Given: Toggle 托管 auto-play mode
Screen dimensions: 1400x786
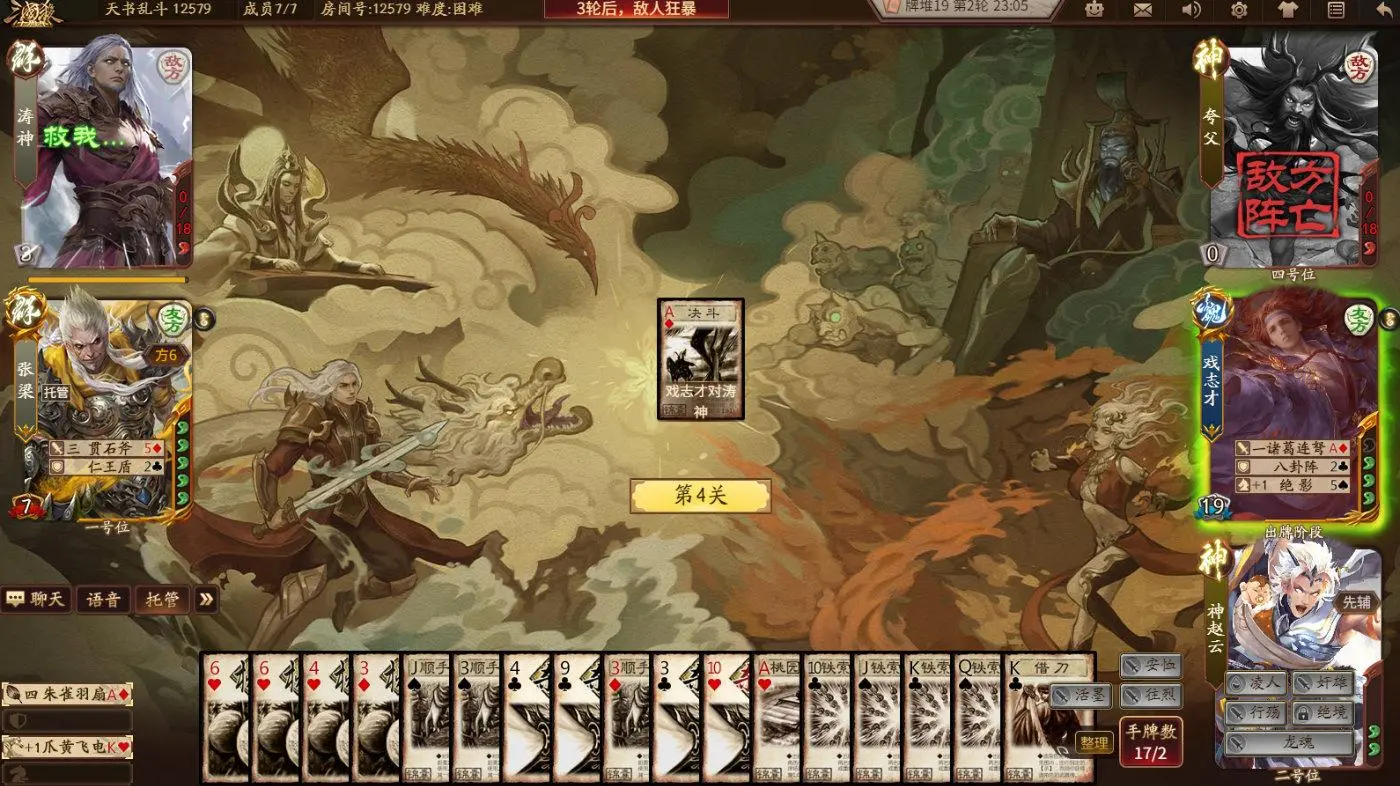Looking at the screenshot, I should (162, 599).
